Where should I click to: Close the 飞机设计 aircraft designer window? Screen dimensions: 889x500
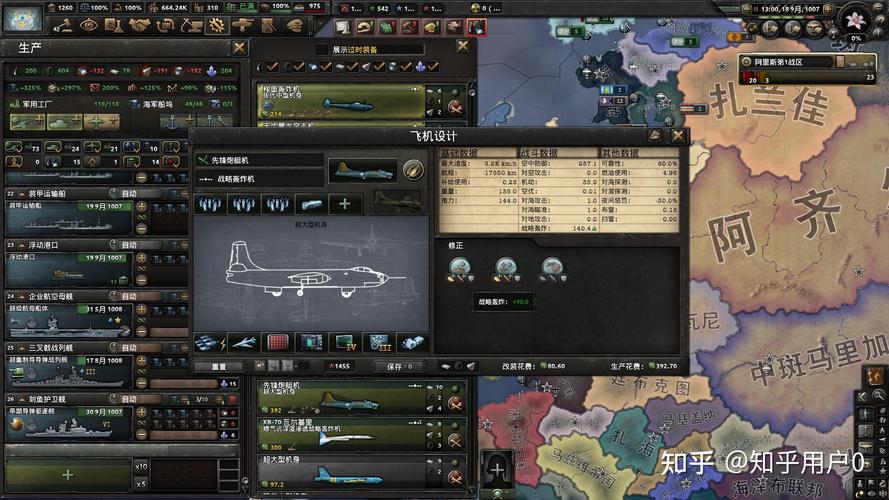coord(679,135)
